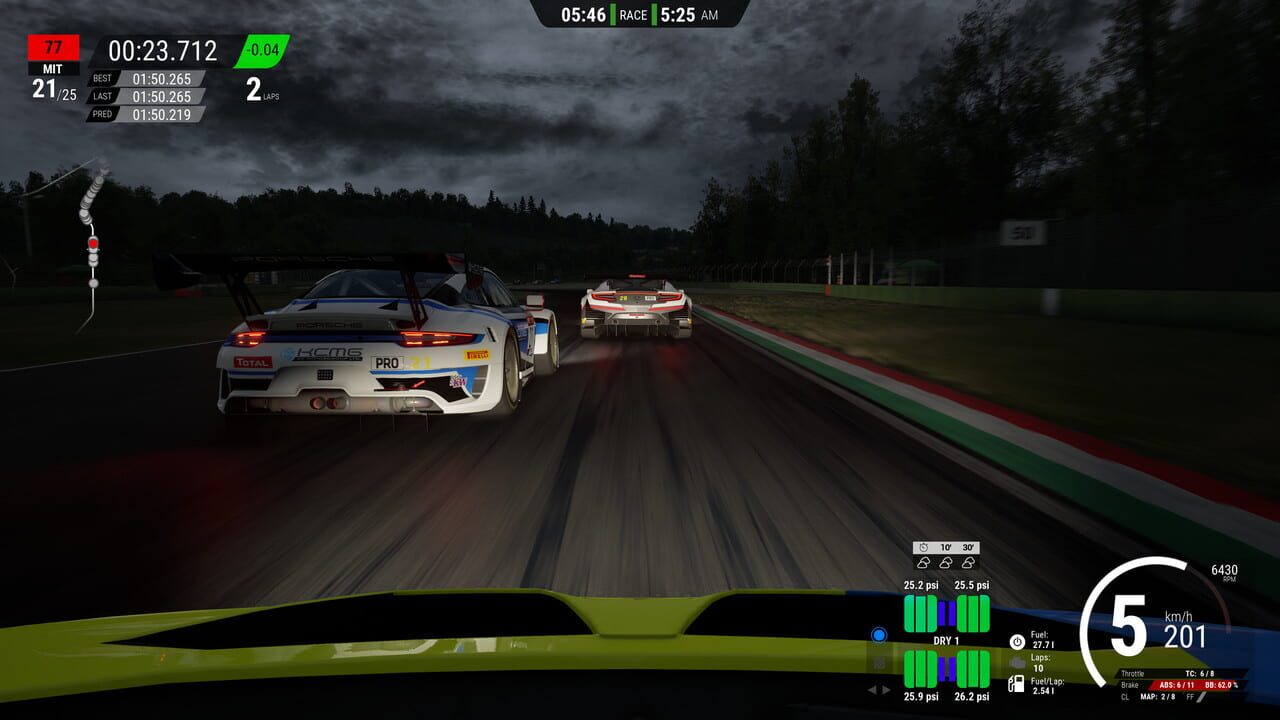The height and width of the screenshot is (720, 1280).
Task: Click the DRY 1 tyre set label
Action: (x=946, y=641)
